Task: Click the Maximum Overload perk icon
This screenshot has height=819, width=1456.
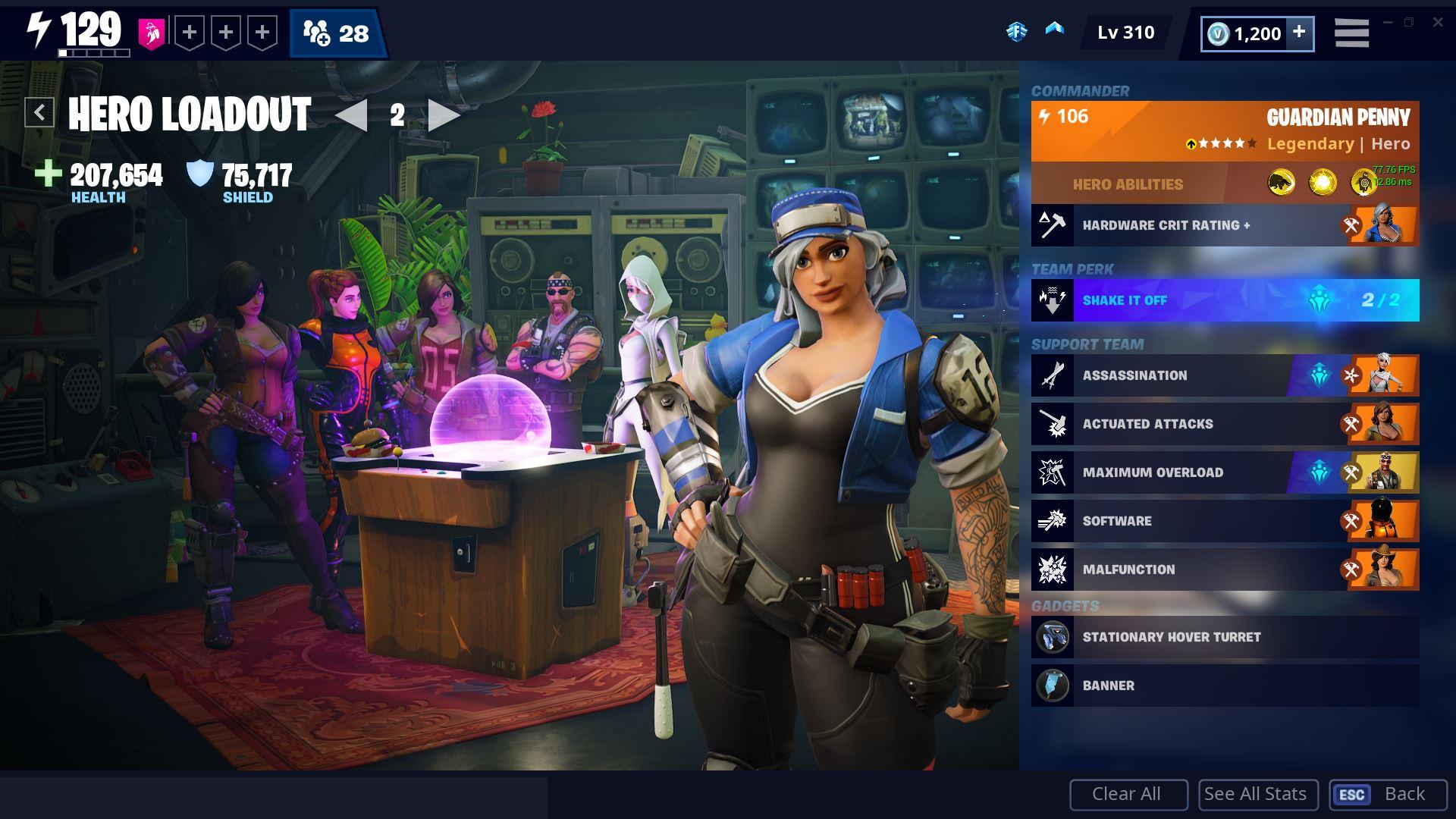Action: coord(1053,472)
